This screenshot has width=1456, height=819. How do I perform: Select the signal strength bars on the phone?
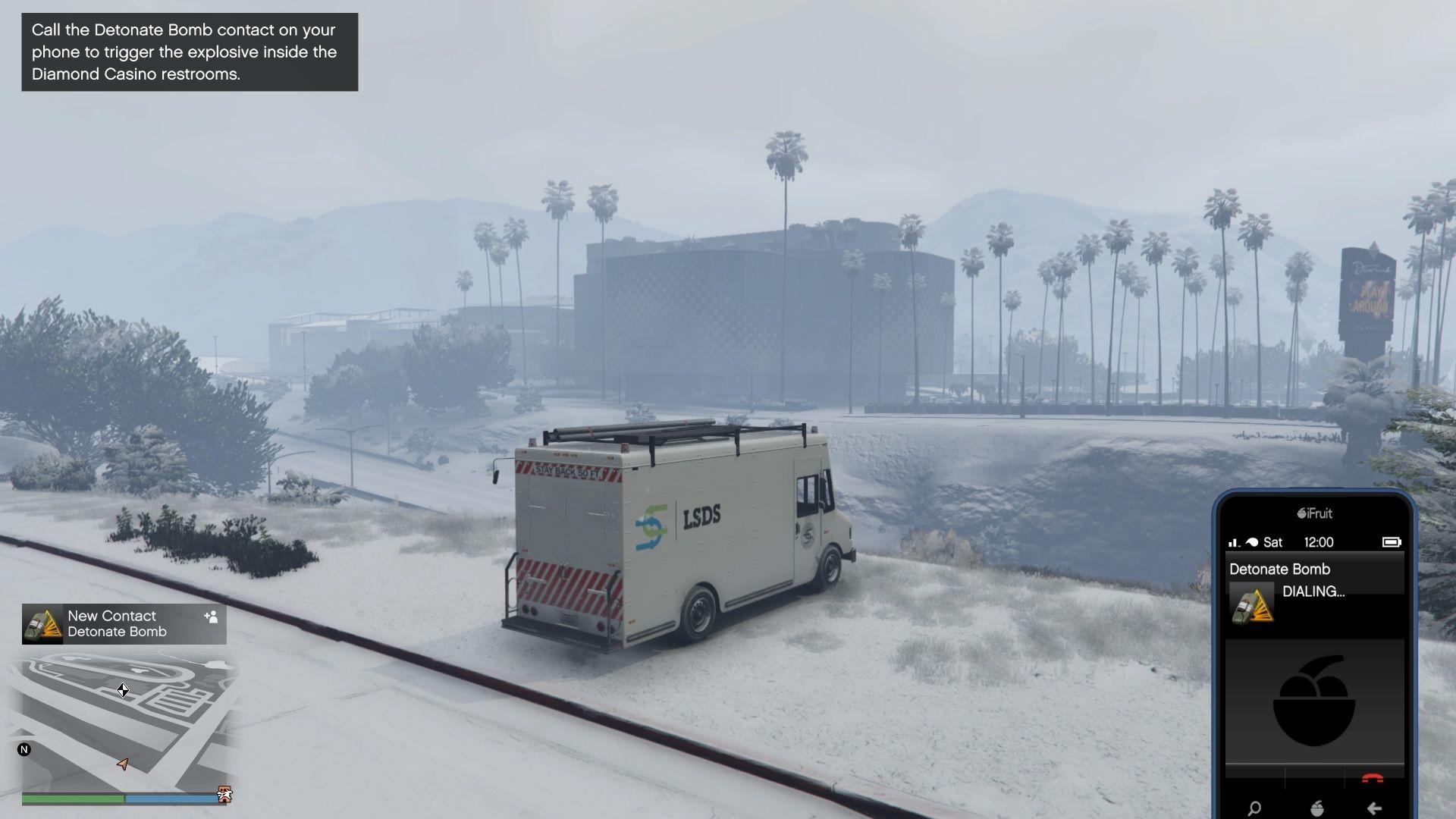(x=1234, y=541)
